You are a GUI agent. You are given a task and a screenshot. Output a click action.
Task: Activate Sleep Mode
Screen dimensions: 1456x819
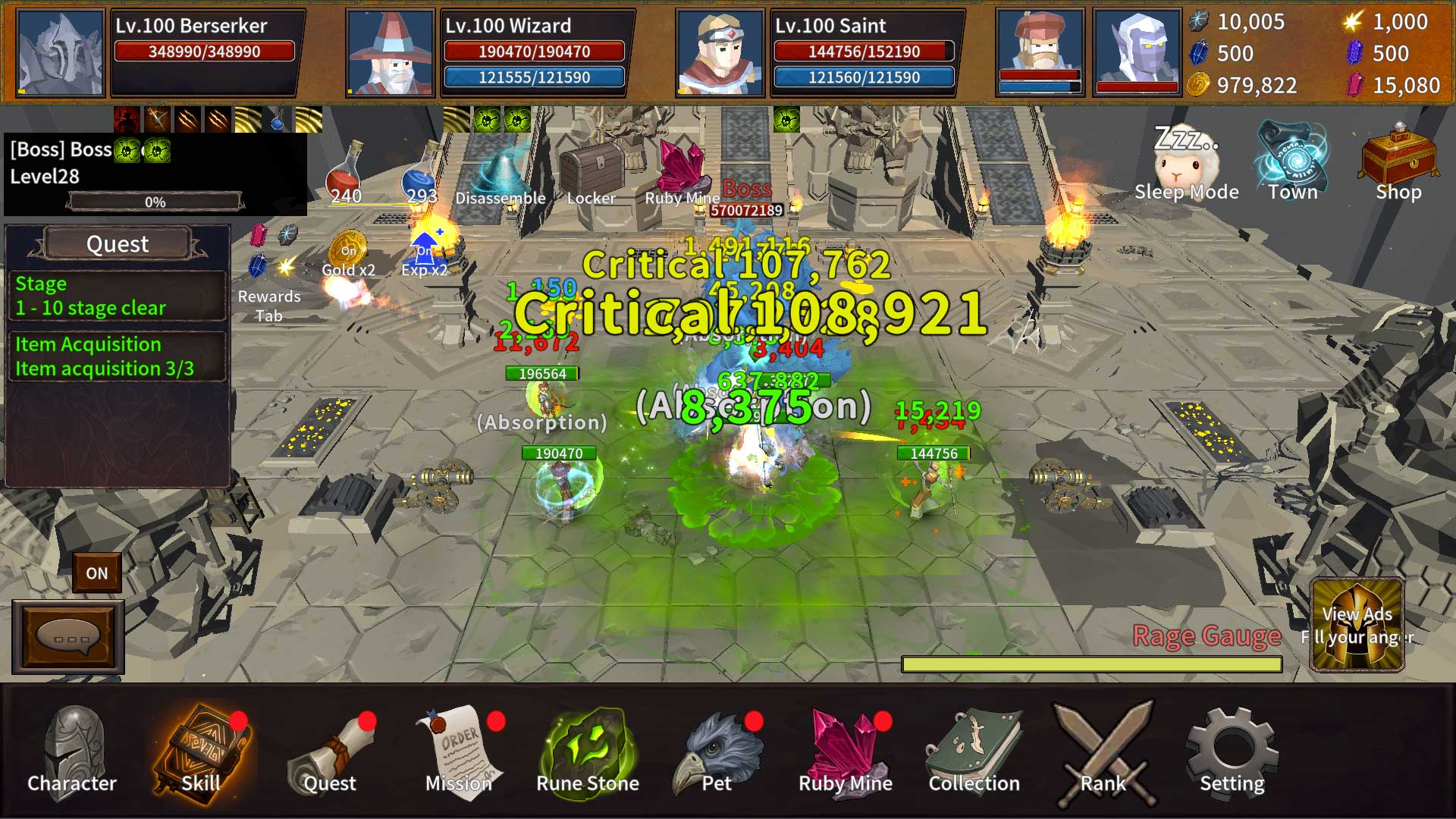point(1187,163)
